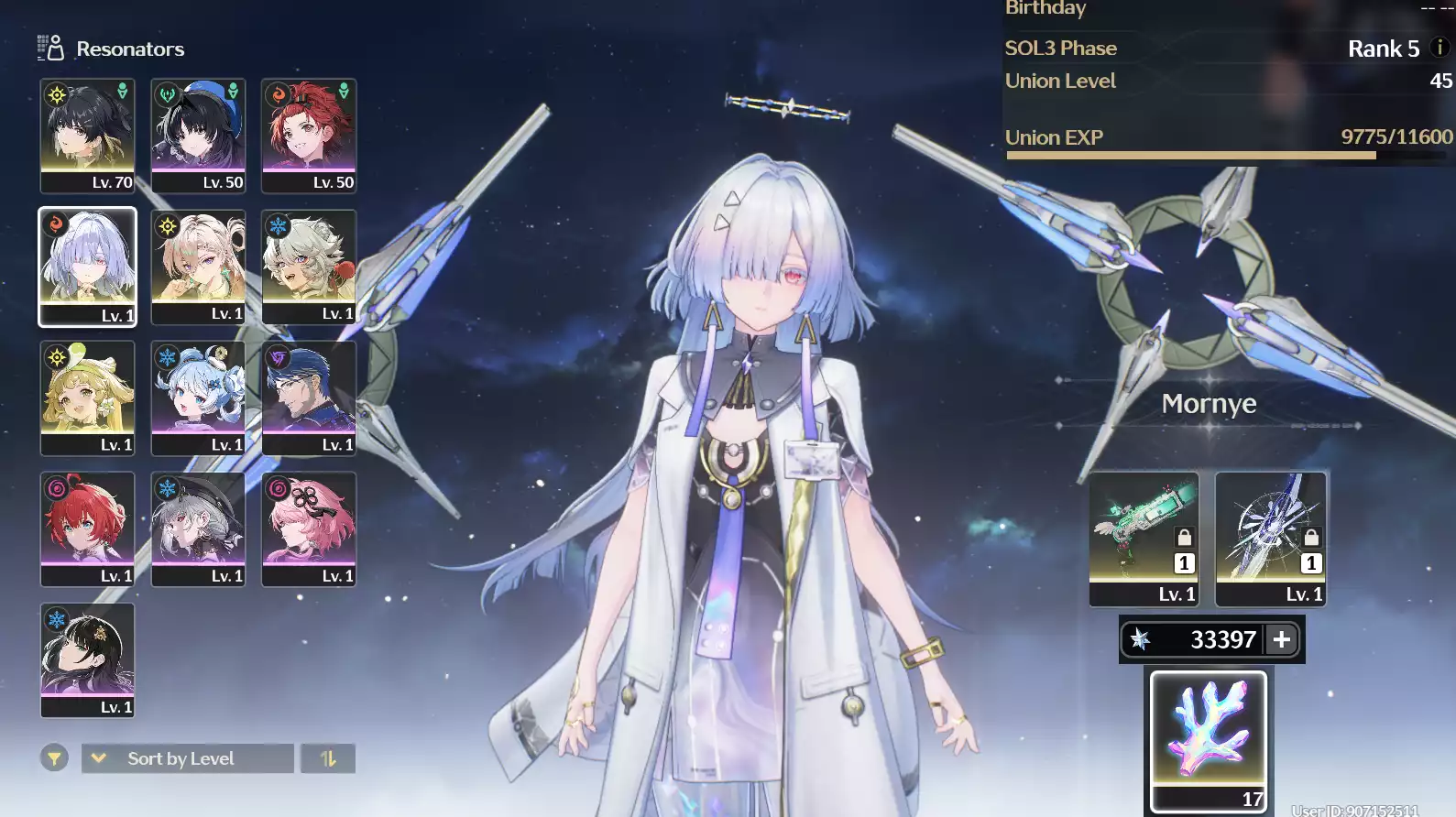The image size is (1456, 817).
Task: Open the iridescent coral item slot
Action: [1209, 741]
